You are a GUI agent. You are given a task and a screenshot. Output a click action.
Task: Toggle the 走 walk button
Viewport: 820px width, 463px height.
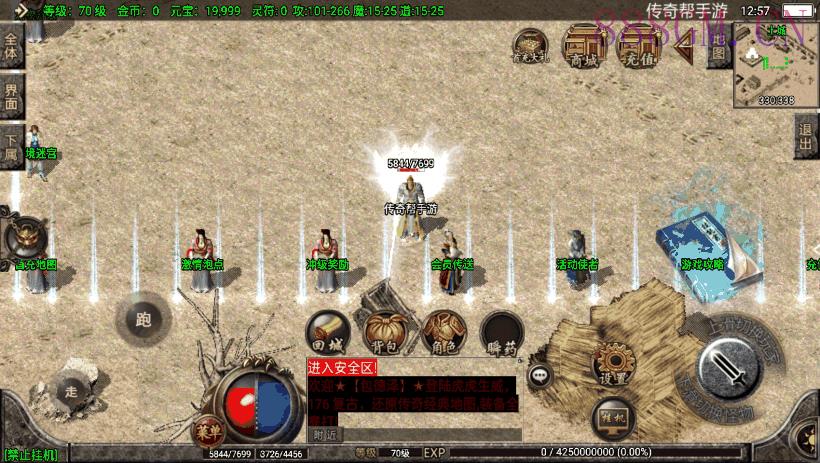pyautogui.click(x=70, y=391)
